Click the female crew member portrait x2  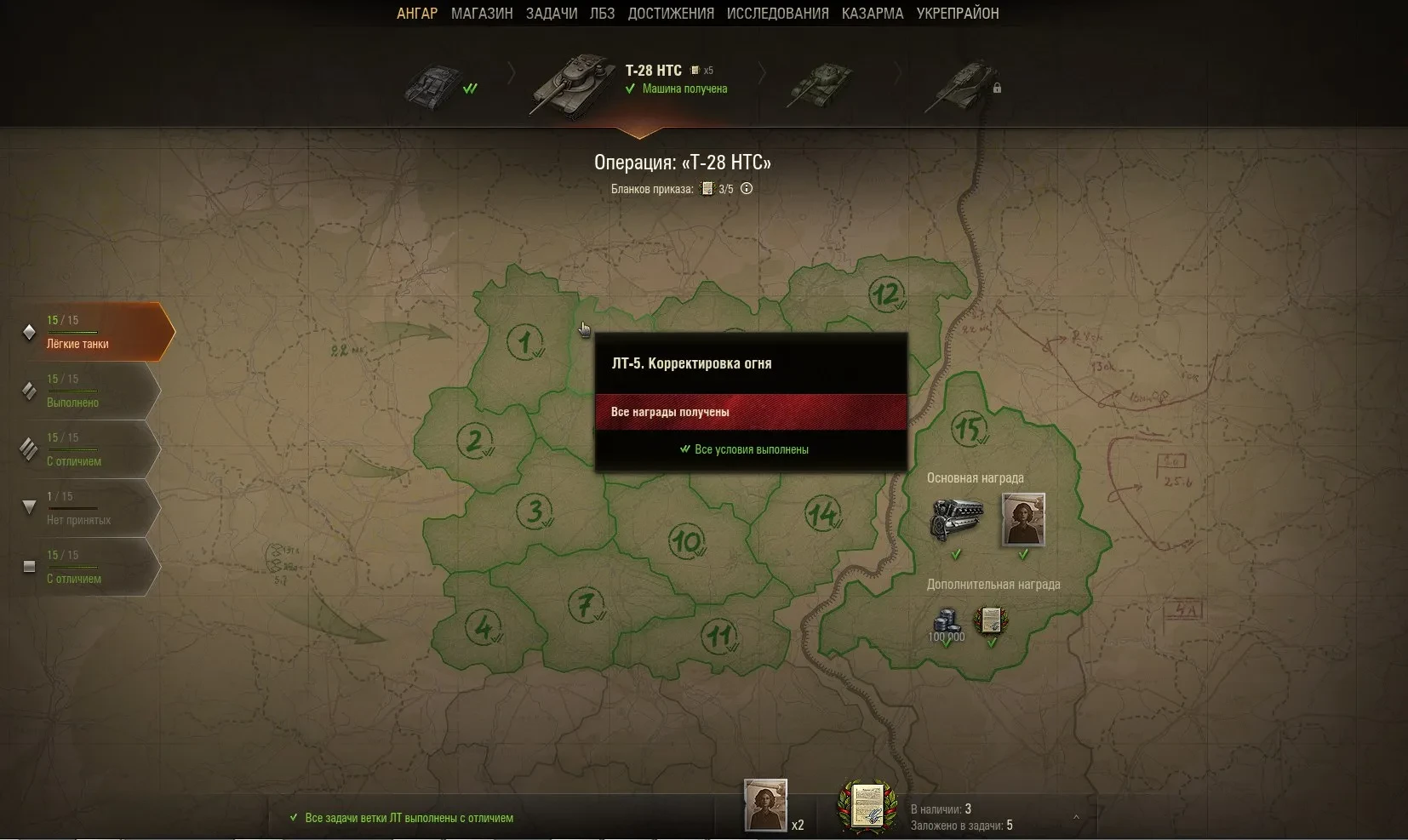point(765,805)
